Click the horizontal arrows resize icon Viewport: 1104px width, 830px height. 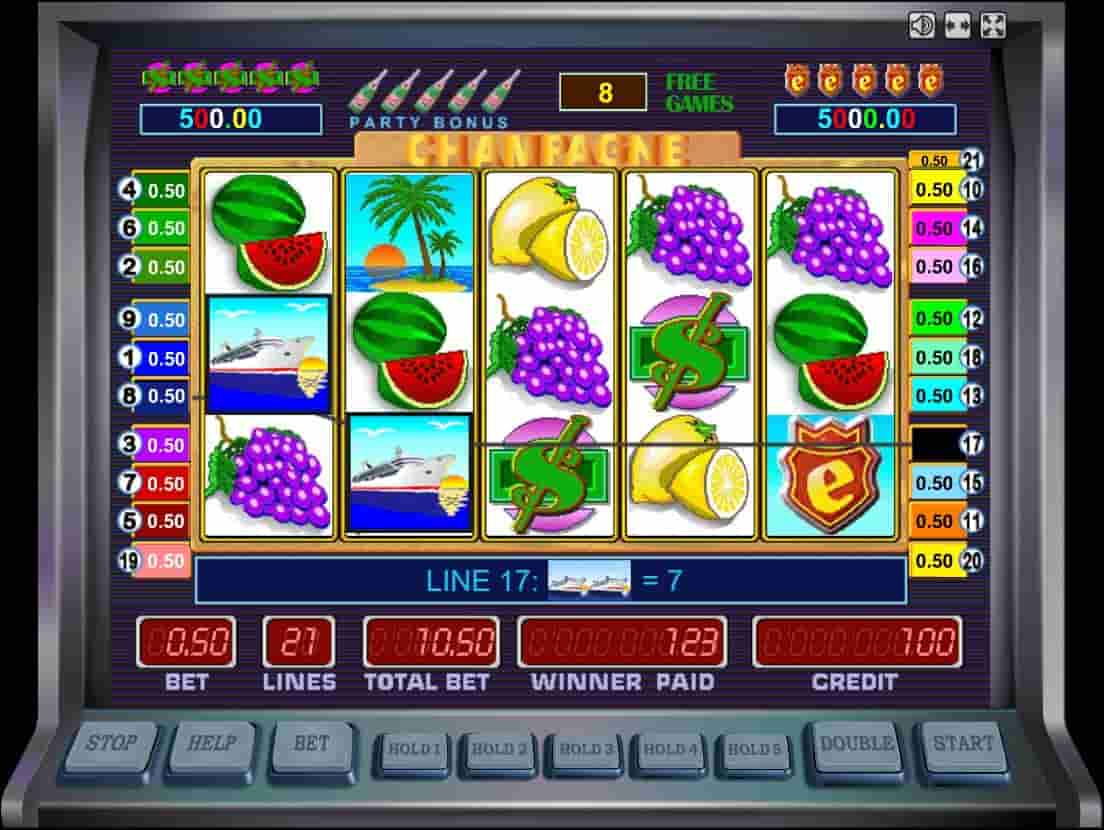957,25
